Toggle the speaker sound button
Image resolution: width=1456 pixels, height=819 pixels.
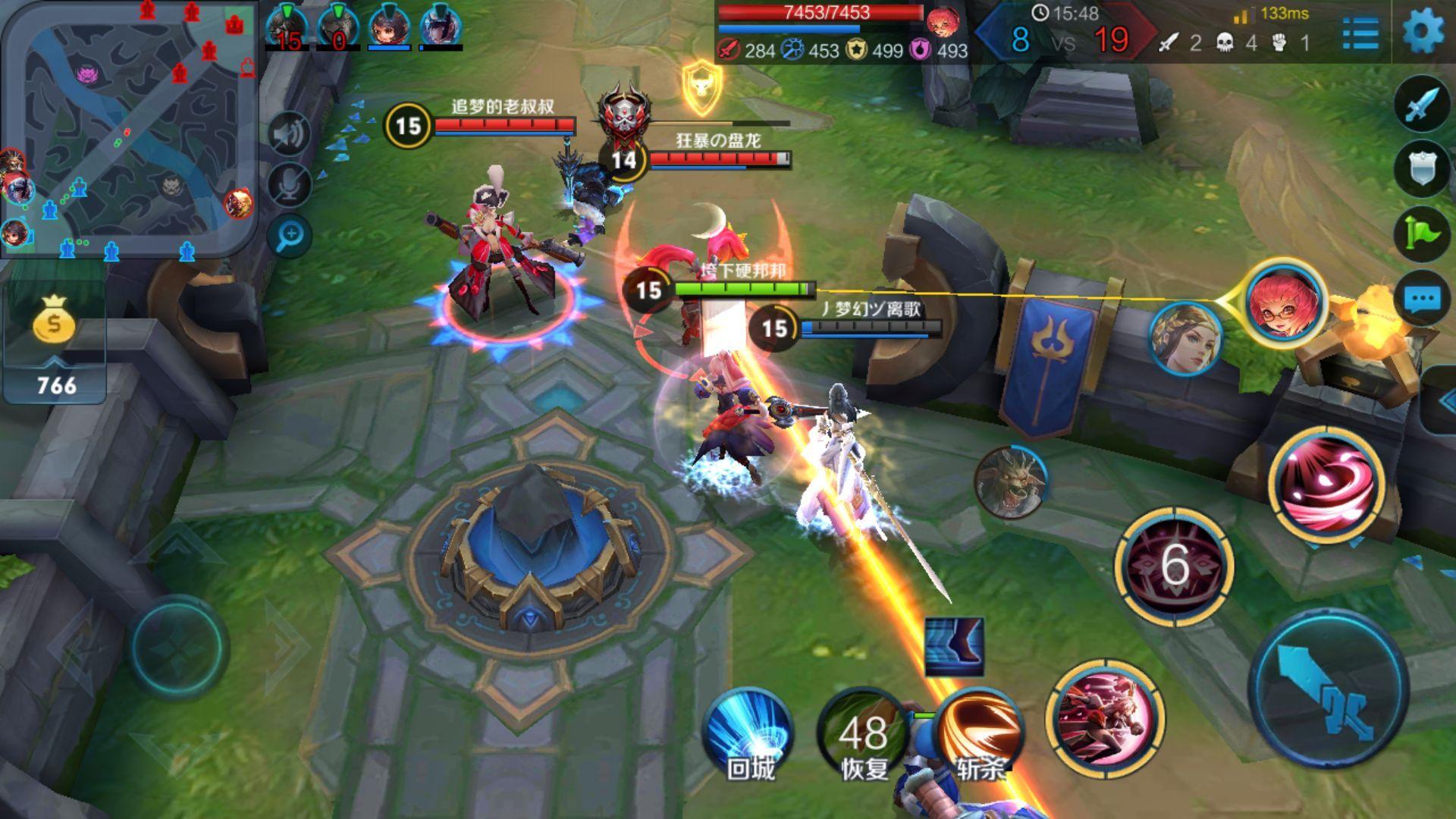point(289,134)
